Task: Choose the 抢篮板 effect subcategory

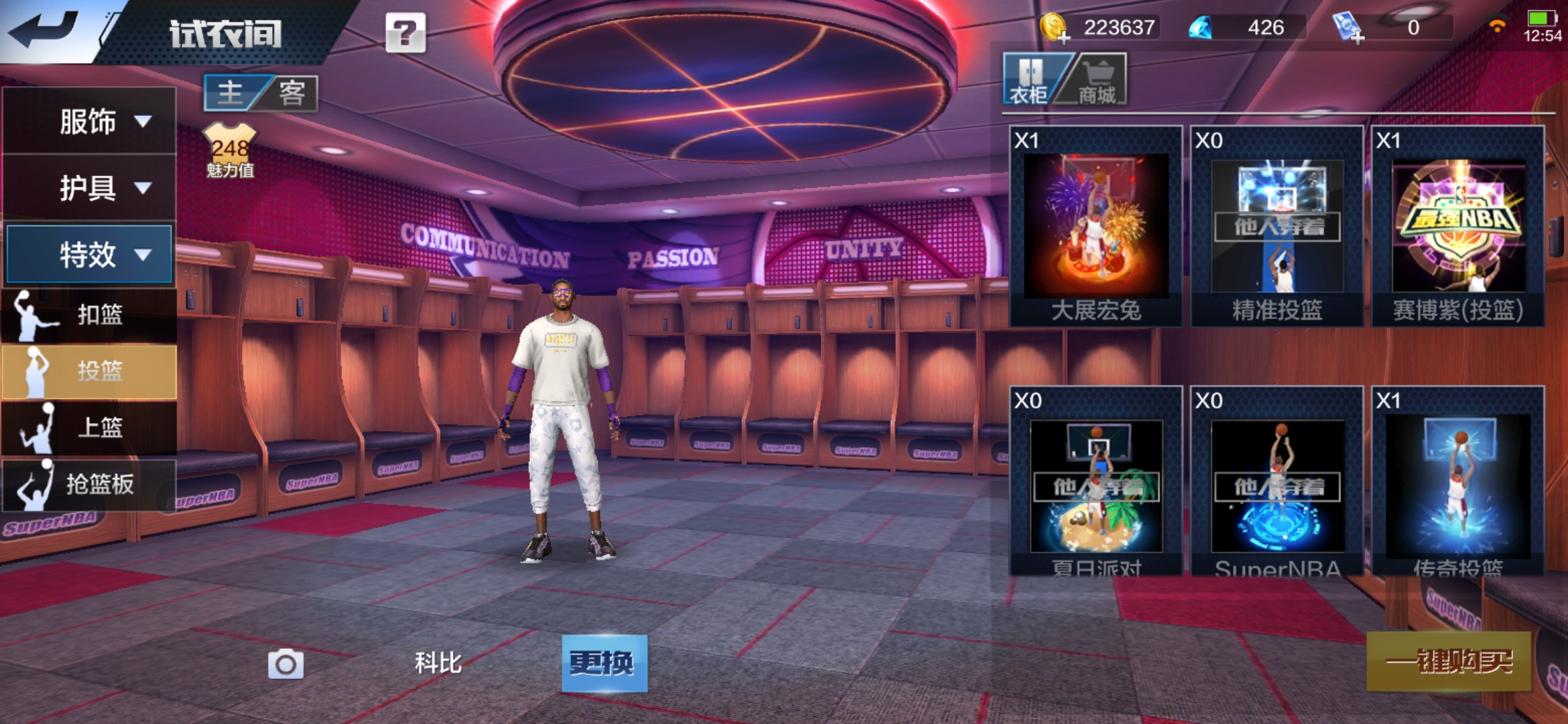Action: pyautogui.click(x=89, y=483)
